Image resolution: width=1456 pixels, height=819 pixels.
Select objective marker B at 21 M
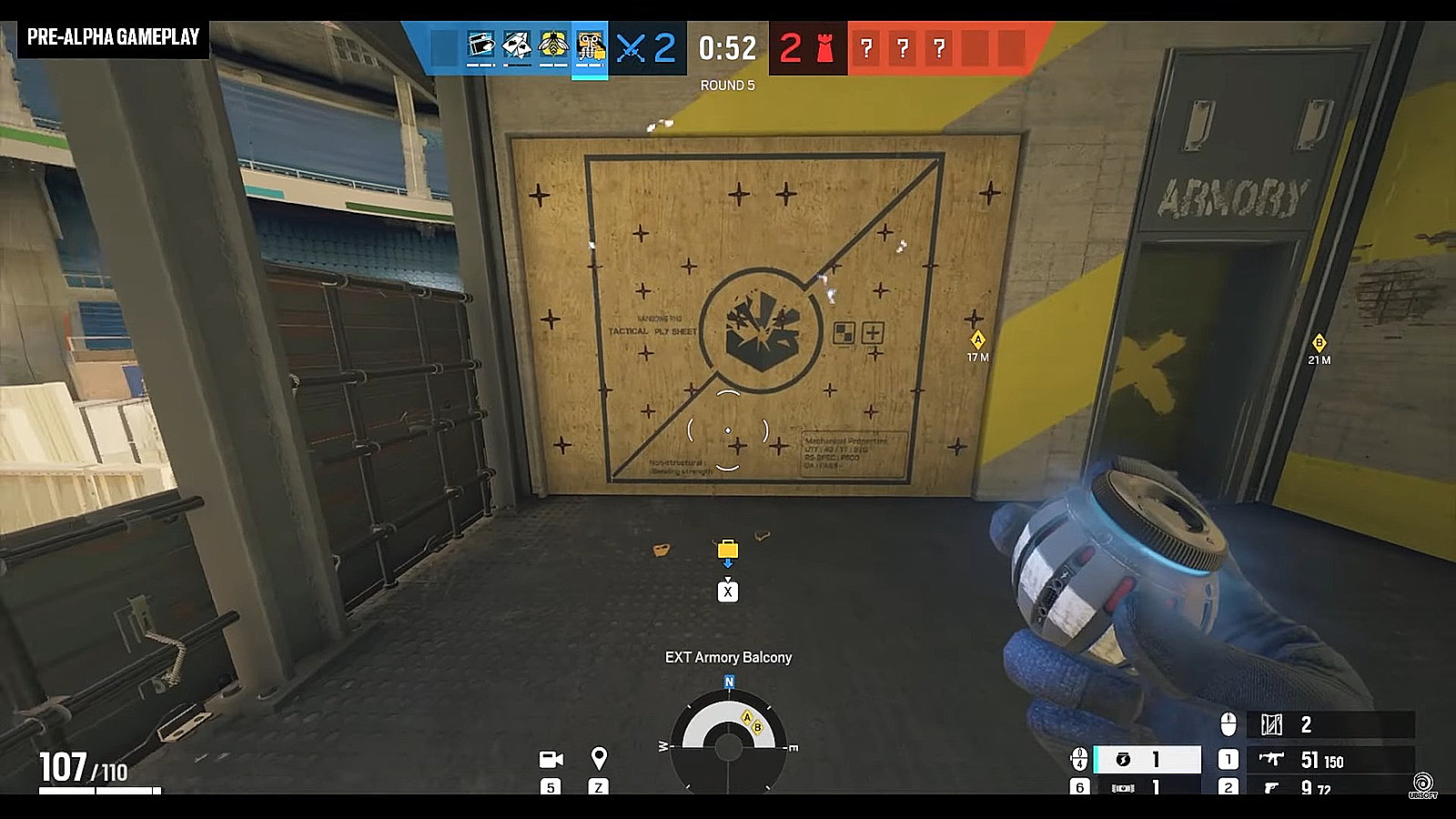[x=1319, y=344]
